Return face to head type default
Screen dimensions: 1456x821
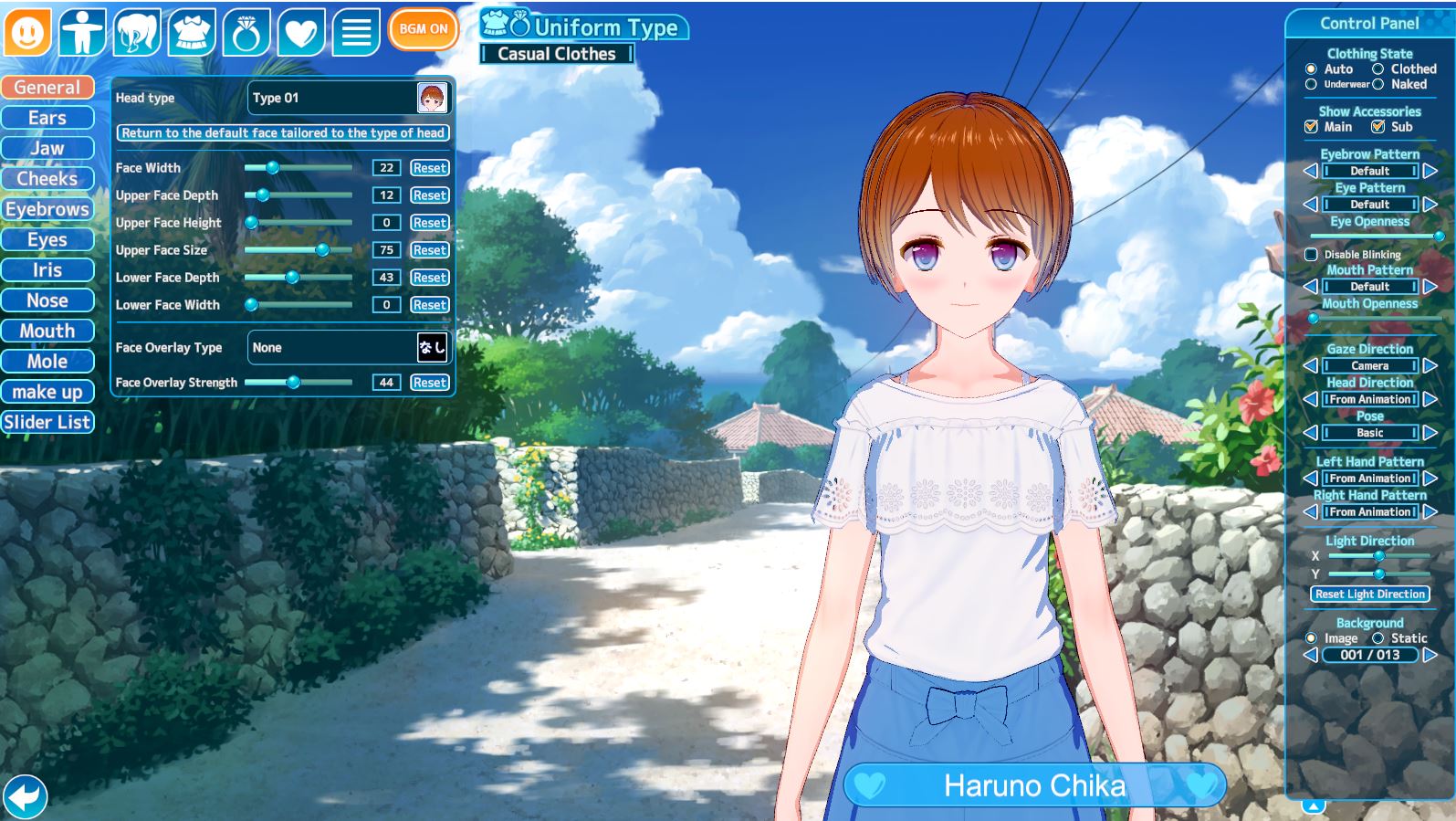(x=283, y=133)
